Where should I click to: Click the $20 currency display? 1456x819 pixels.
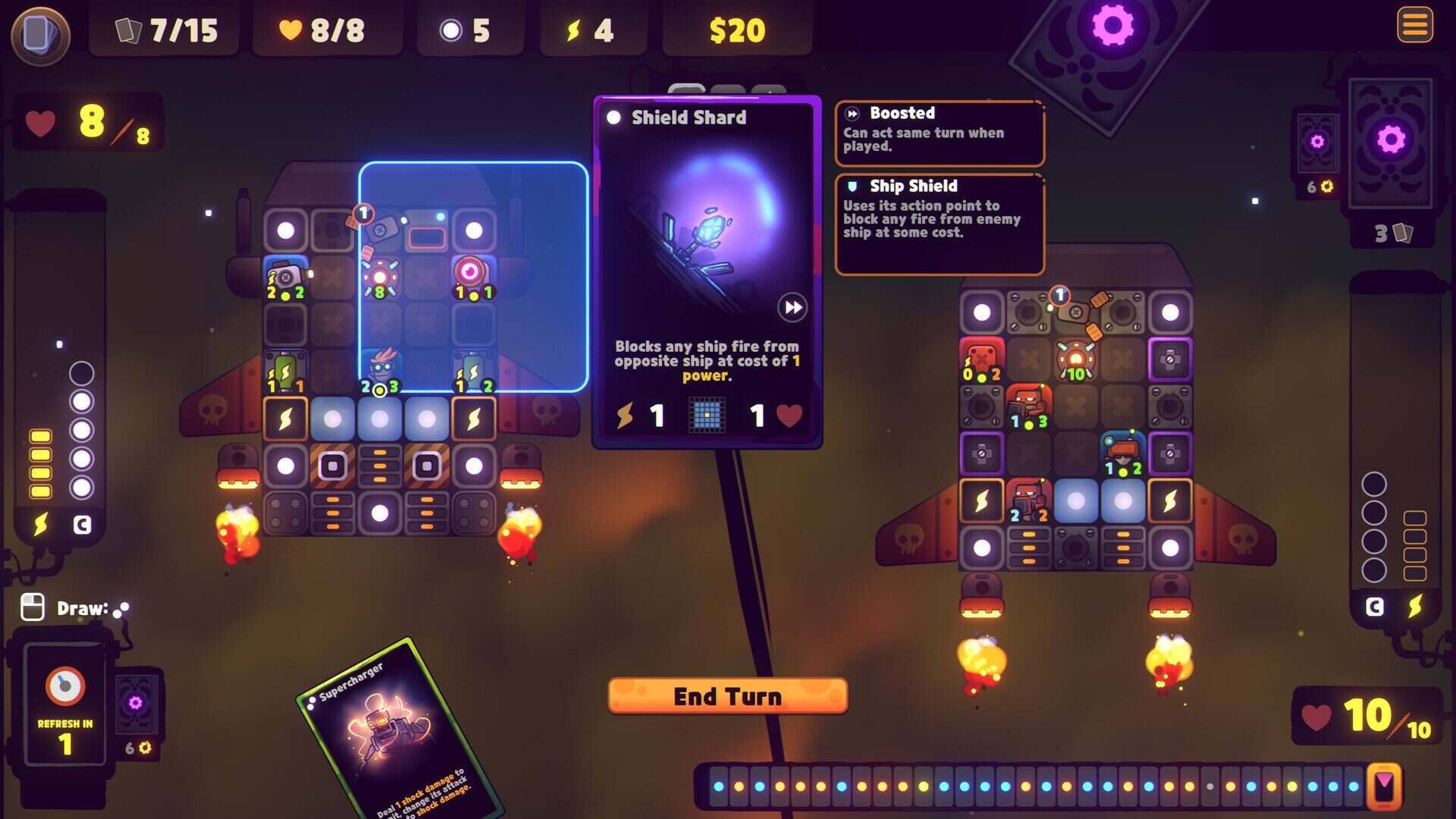(x=734, y=30)
